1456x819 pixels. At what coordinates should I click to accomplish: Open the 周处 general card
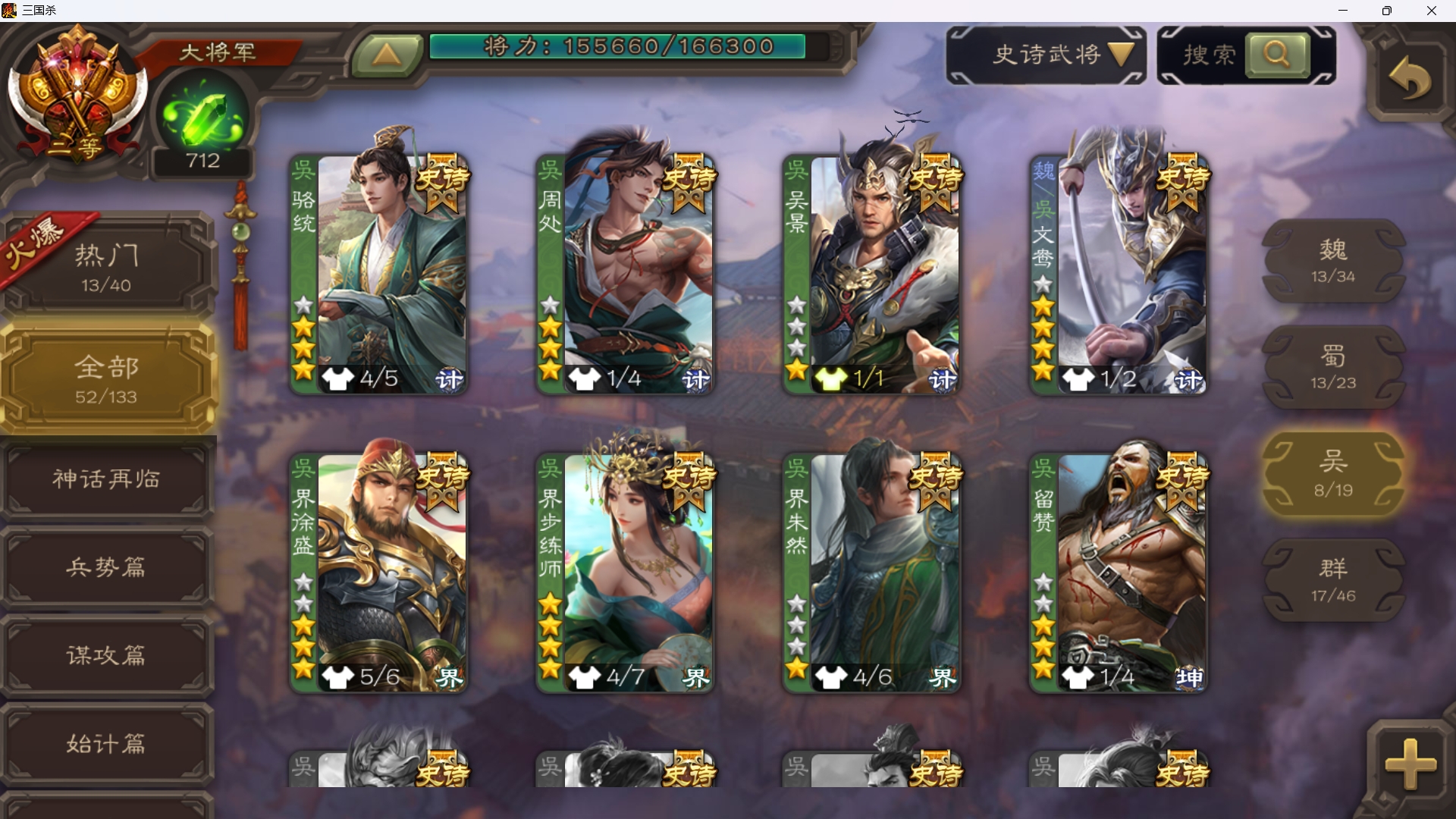click(626, 273)
